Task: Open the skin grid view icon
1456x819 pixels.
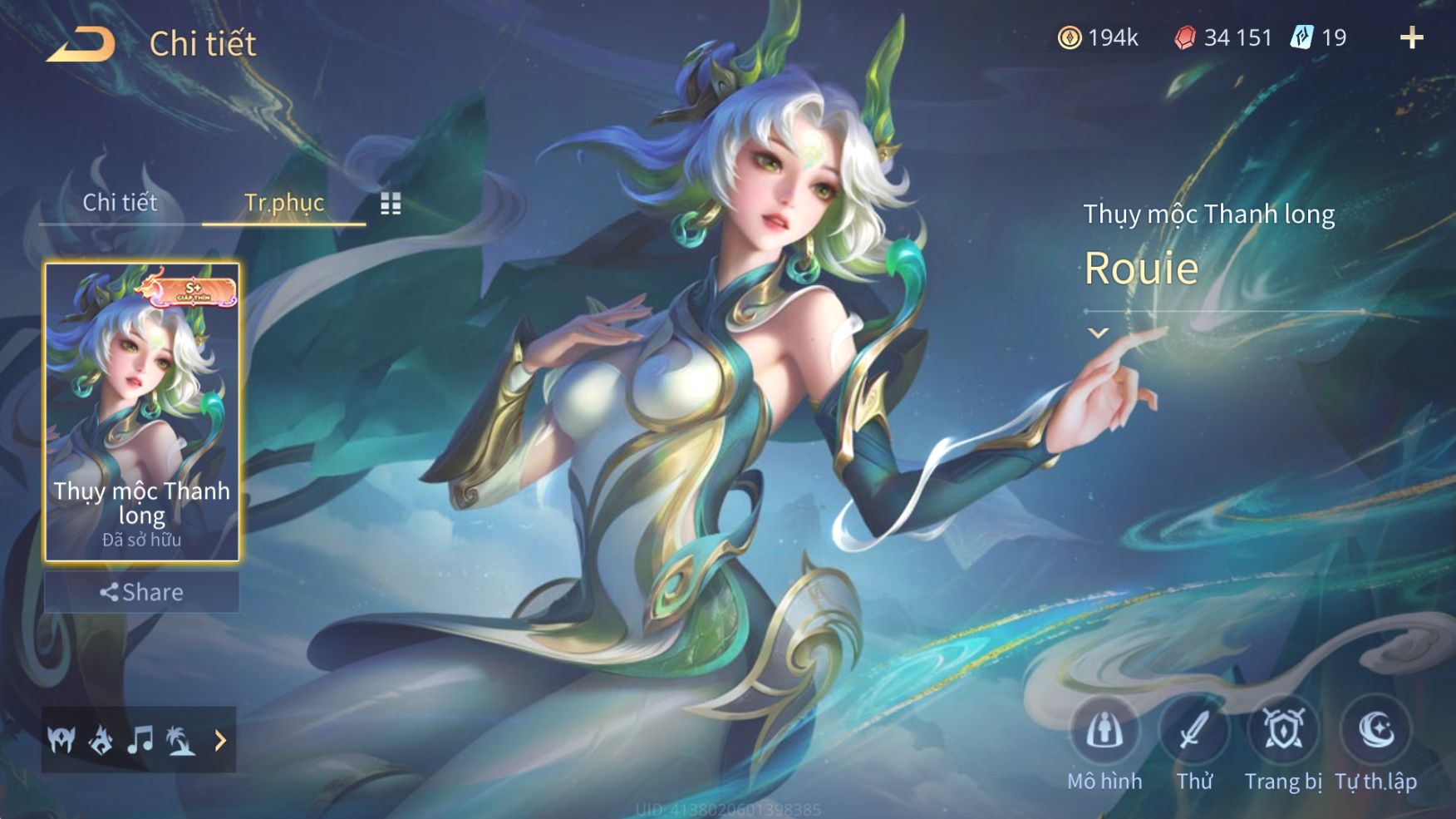Action: click(x=391, y=204)
